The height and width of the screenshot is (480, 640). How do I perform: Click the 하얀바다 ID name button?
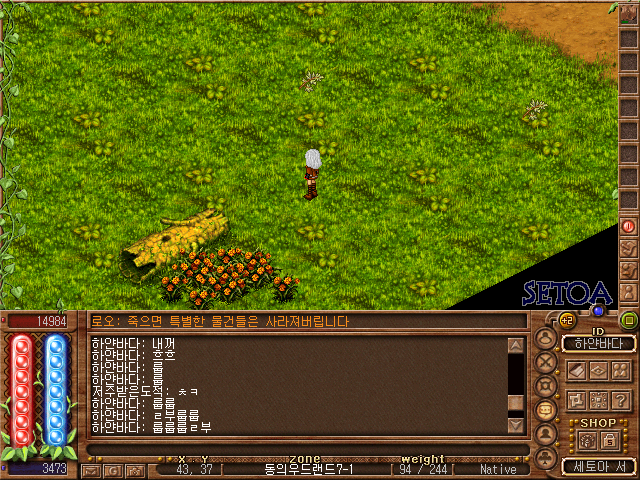(599, 343)
